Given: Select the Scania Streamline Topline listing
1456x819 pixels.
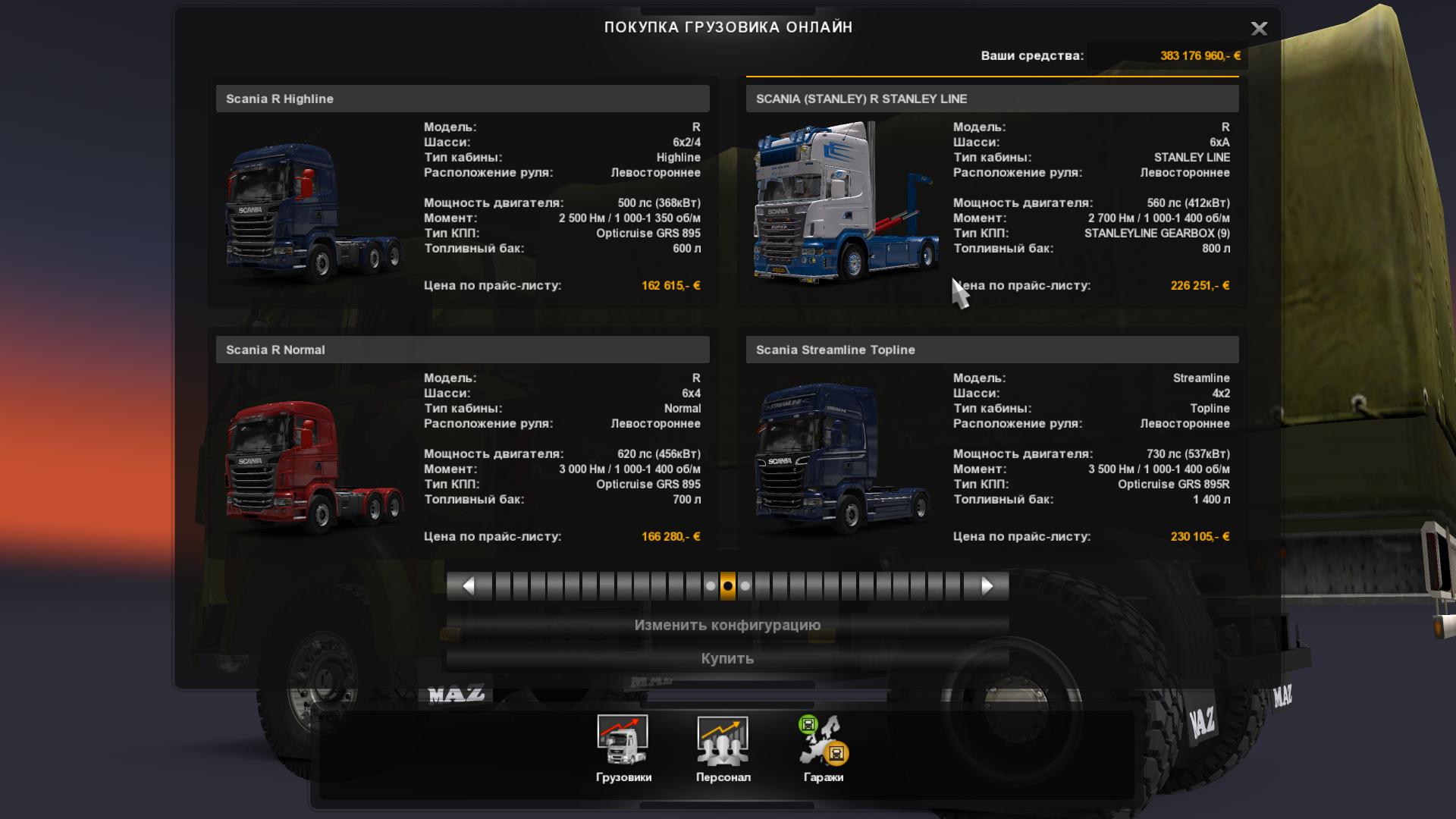Looking at the screenshot, I should [992, 350].
